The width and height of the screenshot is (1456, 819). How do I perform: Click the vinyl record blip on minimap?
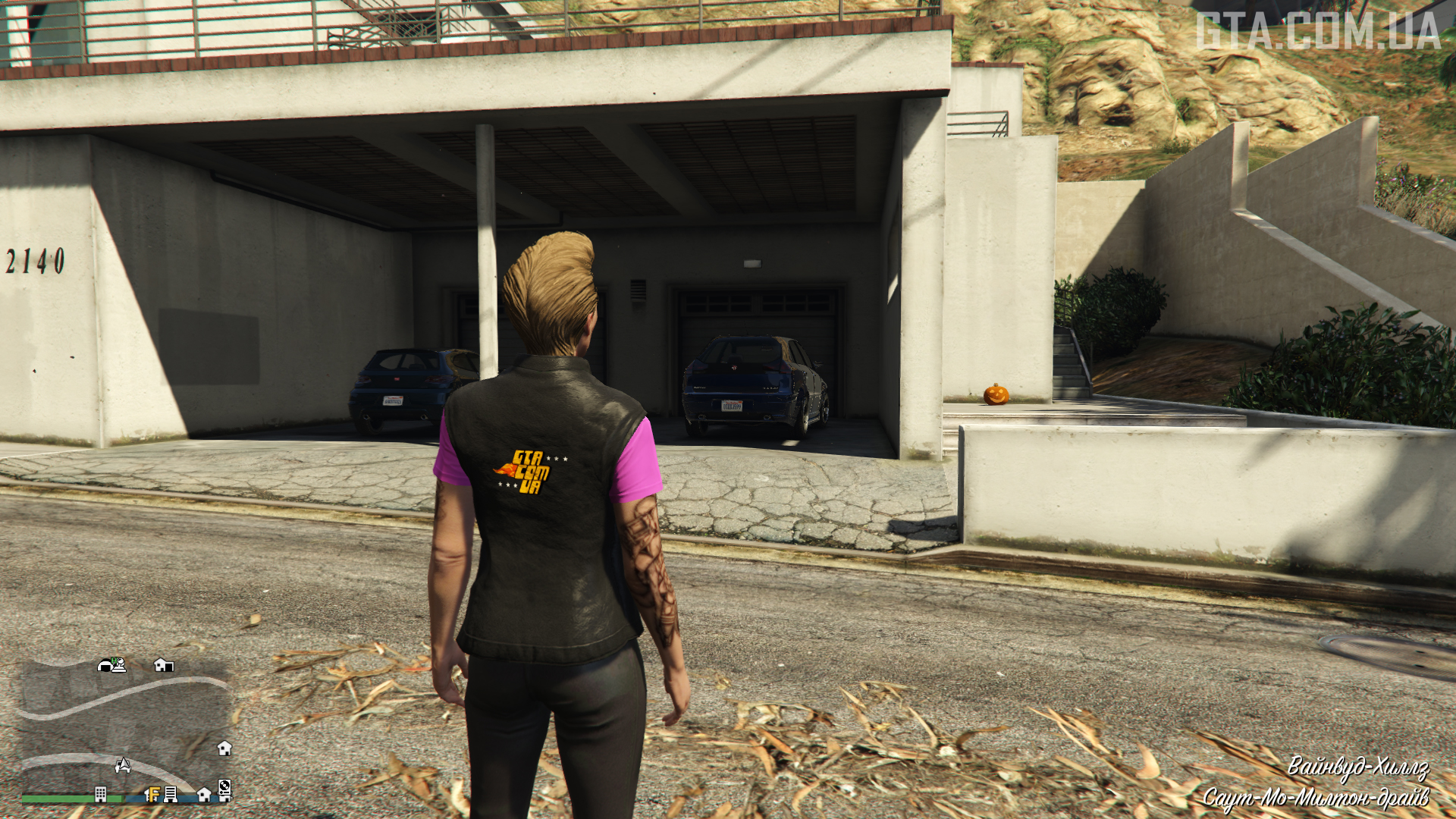tap(224, 786)
